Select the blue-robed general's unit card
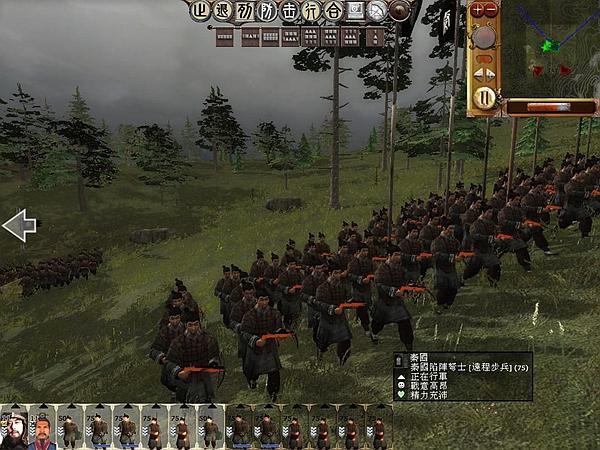This screenshot has height=450, width=600. click(42, 428)
